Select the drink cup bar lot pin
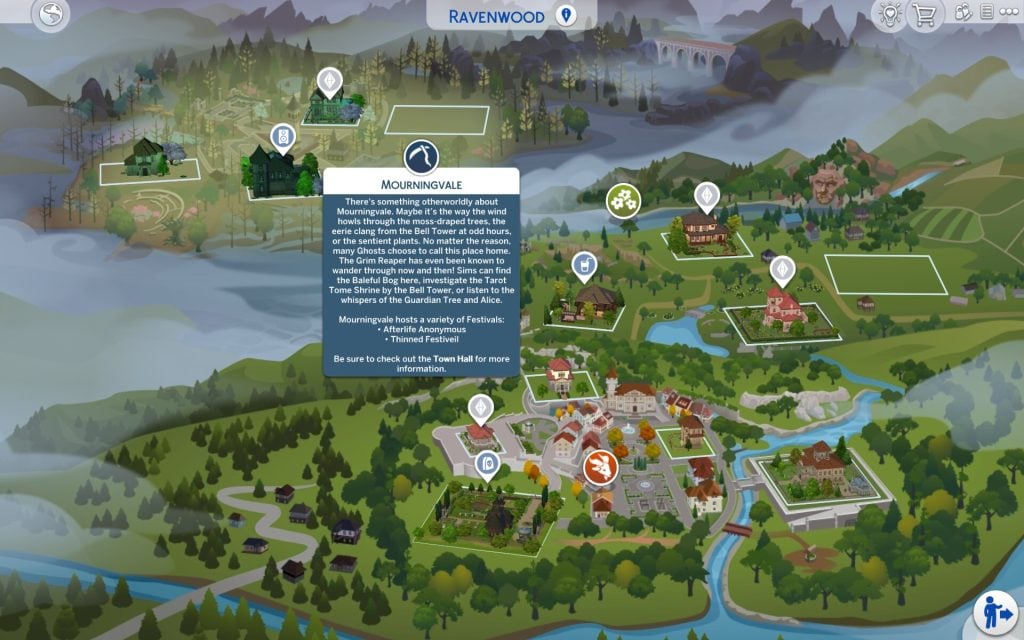 coord(582,265)
